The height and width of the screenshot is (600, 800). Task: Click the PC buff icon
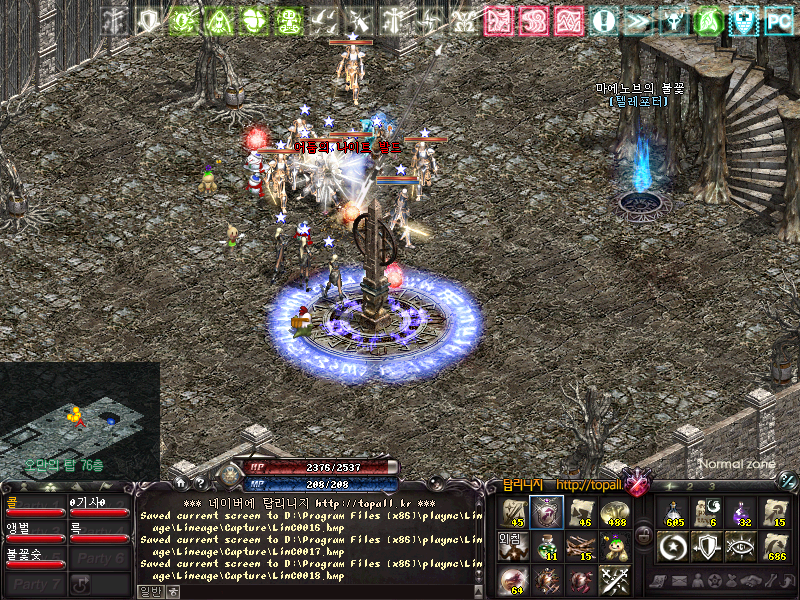point(778,20)
